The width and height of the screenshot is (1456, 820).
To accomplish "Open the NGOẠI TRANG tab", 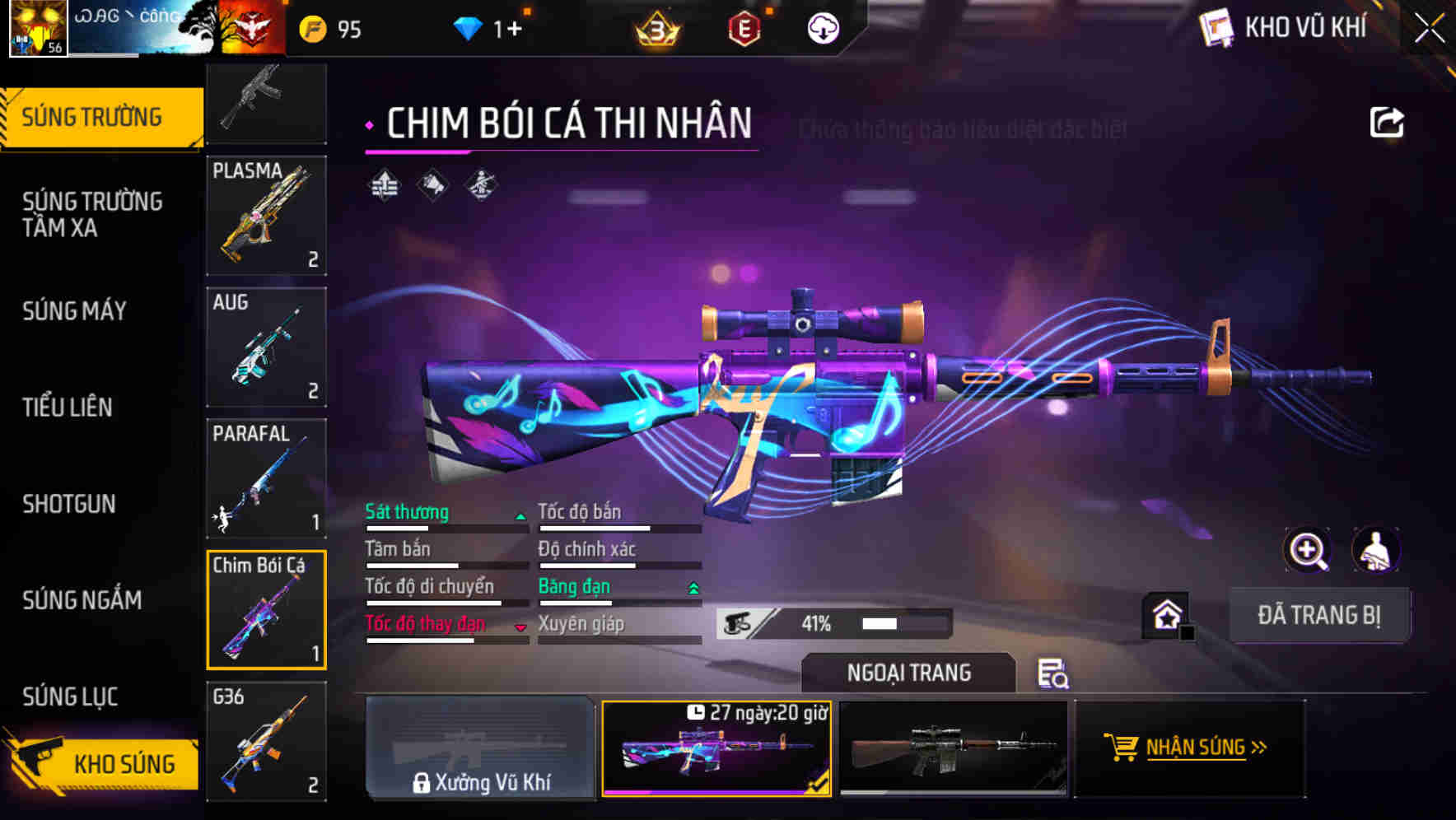I will tap(909, 672).
